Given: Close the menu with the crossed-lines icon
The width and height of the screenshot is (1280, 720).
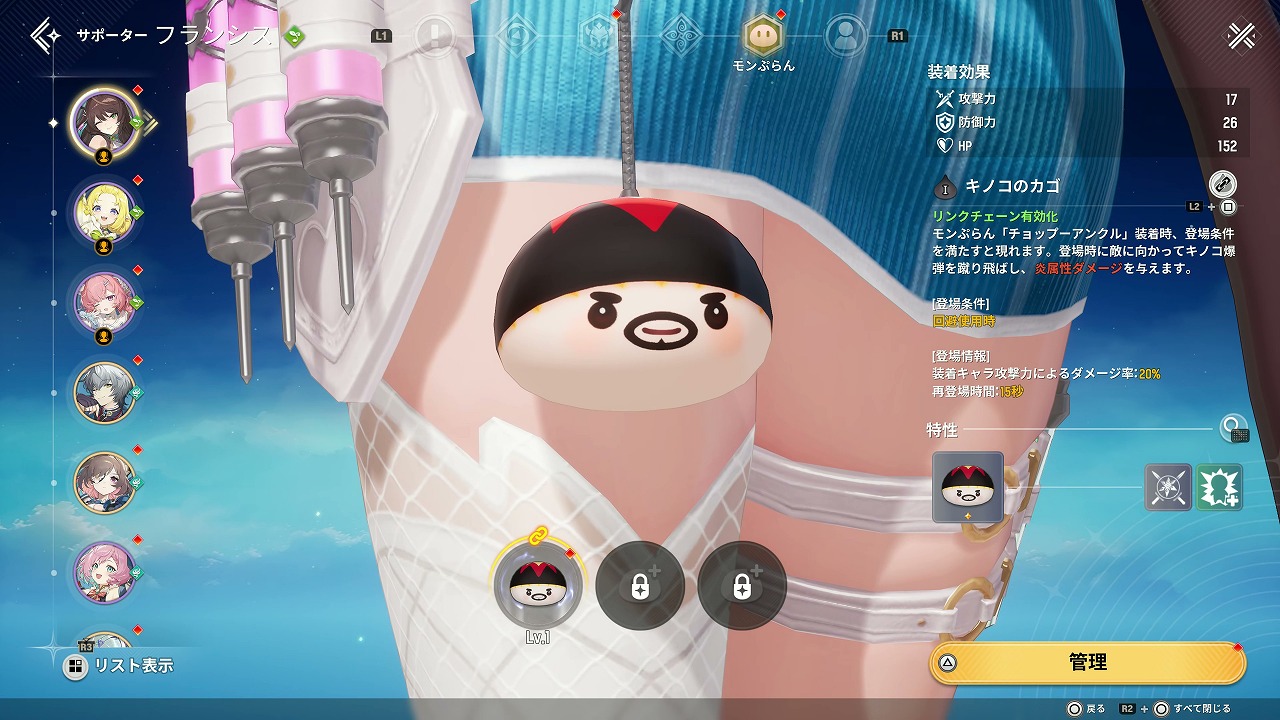Looking at the screenshot, I should tap(1241, 36).
